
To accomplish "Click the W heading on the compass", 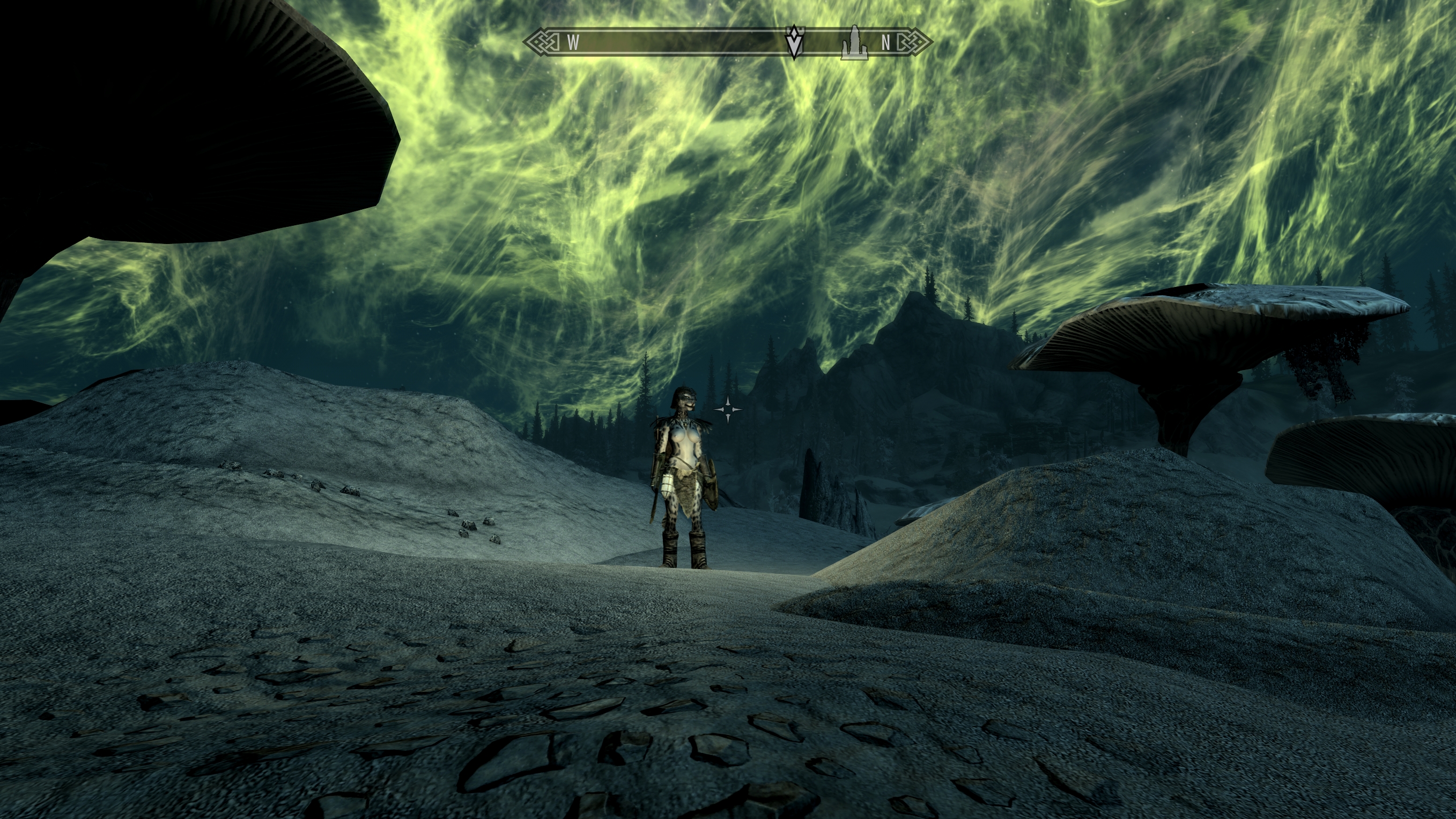I will (573, 42).
